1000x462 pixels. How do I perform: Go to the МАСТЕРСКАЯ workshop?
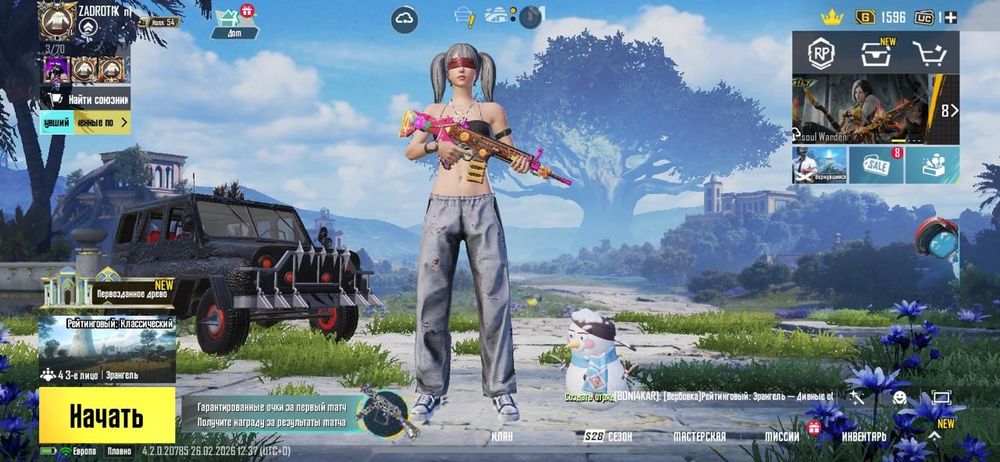coord(699,437)
